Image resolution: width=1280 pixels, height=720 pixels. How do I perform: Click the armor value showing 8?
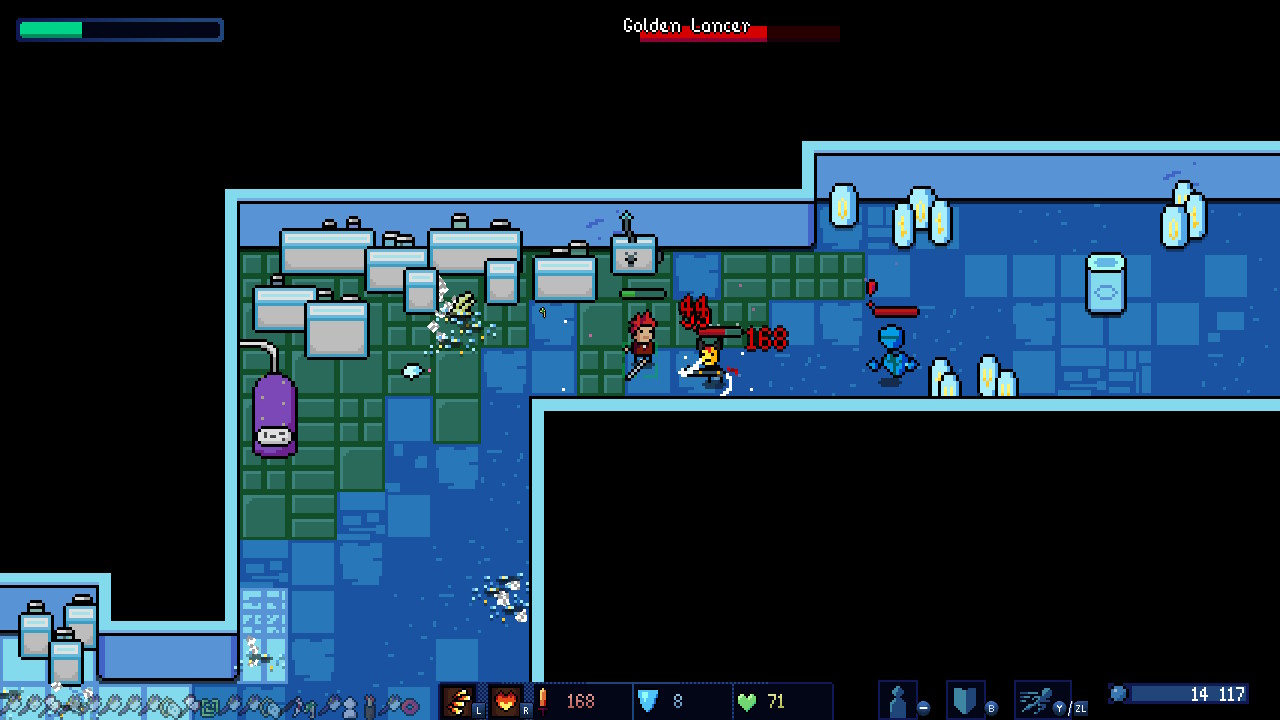tap(677, 701)
